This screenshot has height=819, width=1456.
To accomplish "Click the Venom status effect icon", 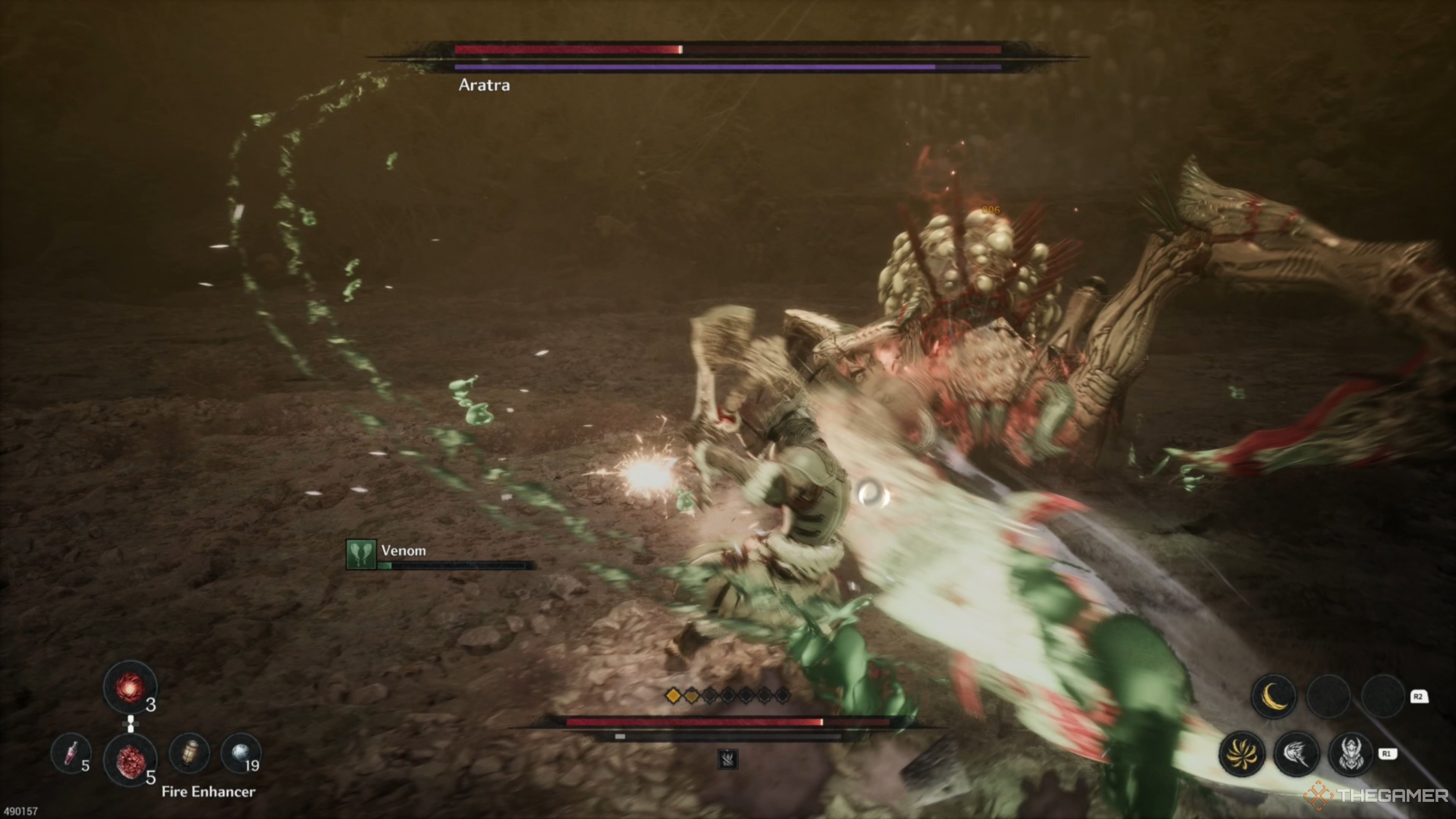I will click(361, 554).
